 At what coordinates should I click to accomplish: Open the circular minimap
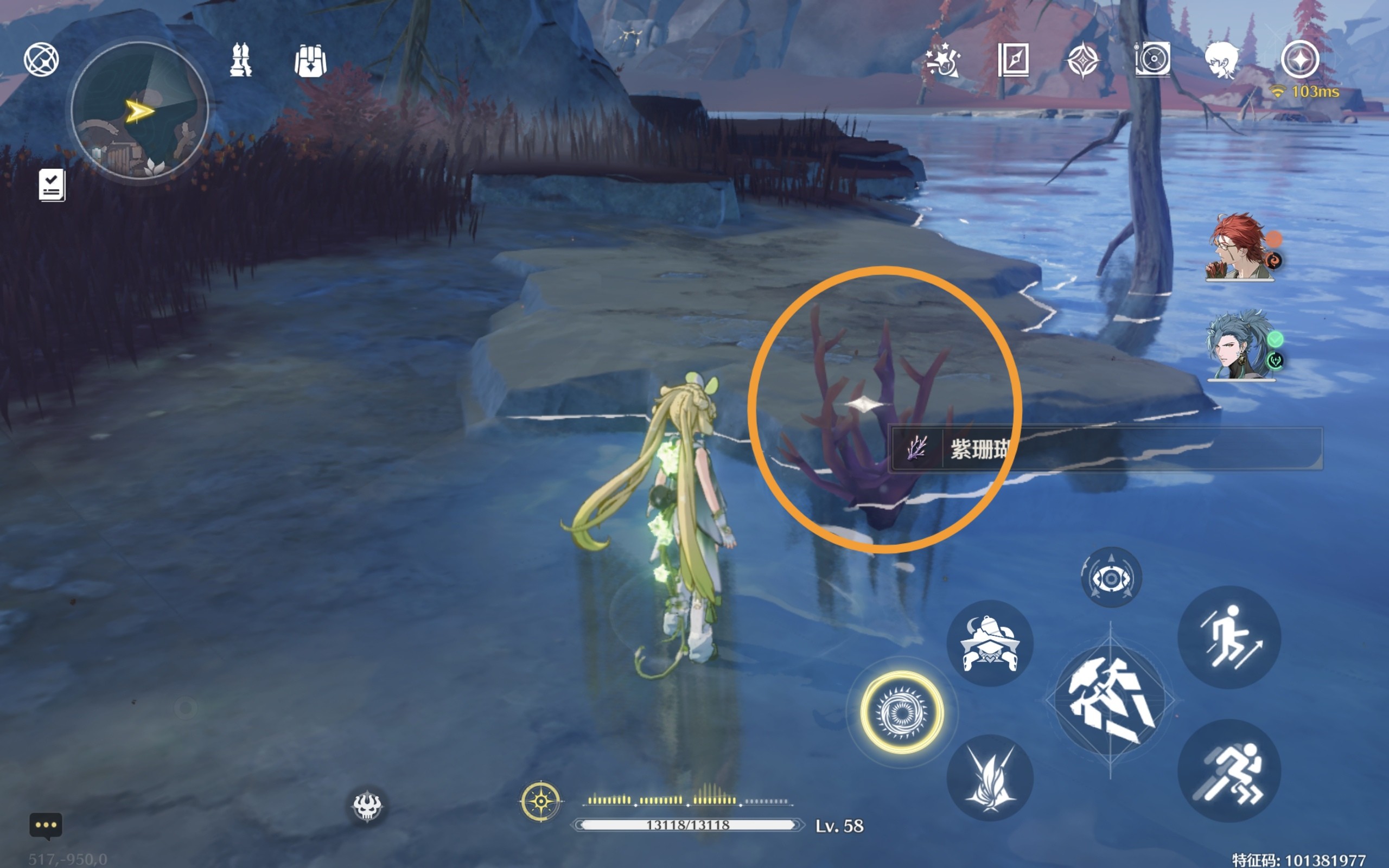(139, 110)
